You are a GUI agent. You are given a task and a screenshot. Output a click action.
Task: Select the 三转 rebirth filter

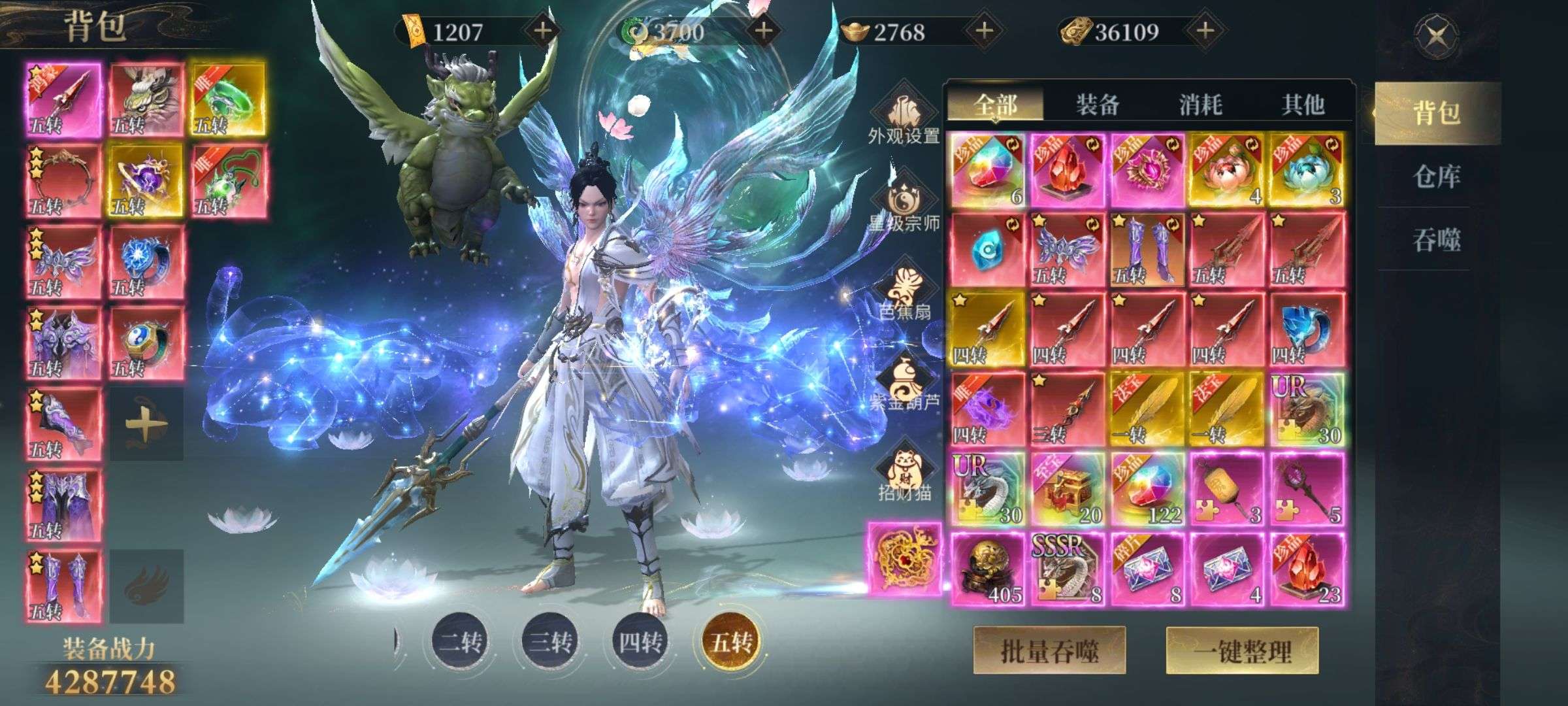551,642
